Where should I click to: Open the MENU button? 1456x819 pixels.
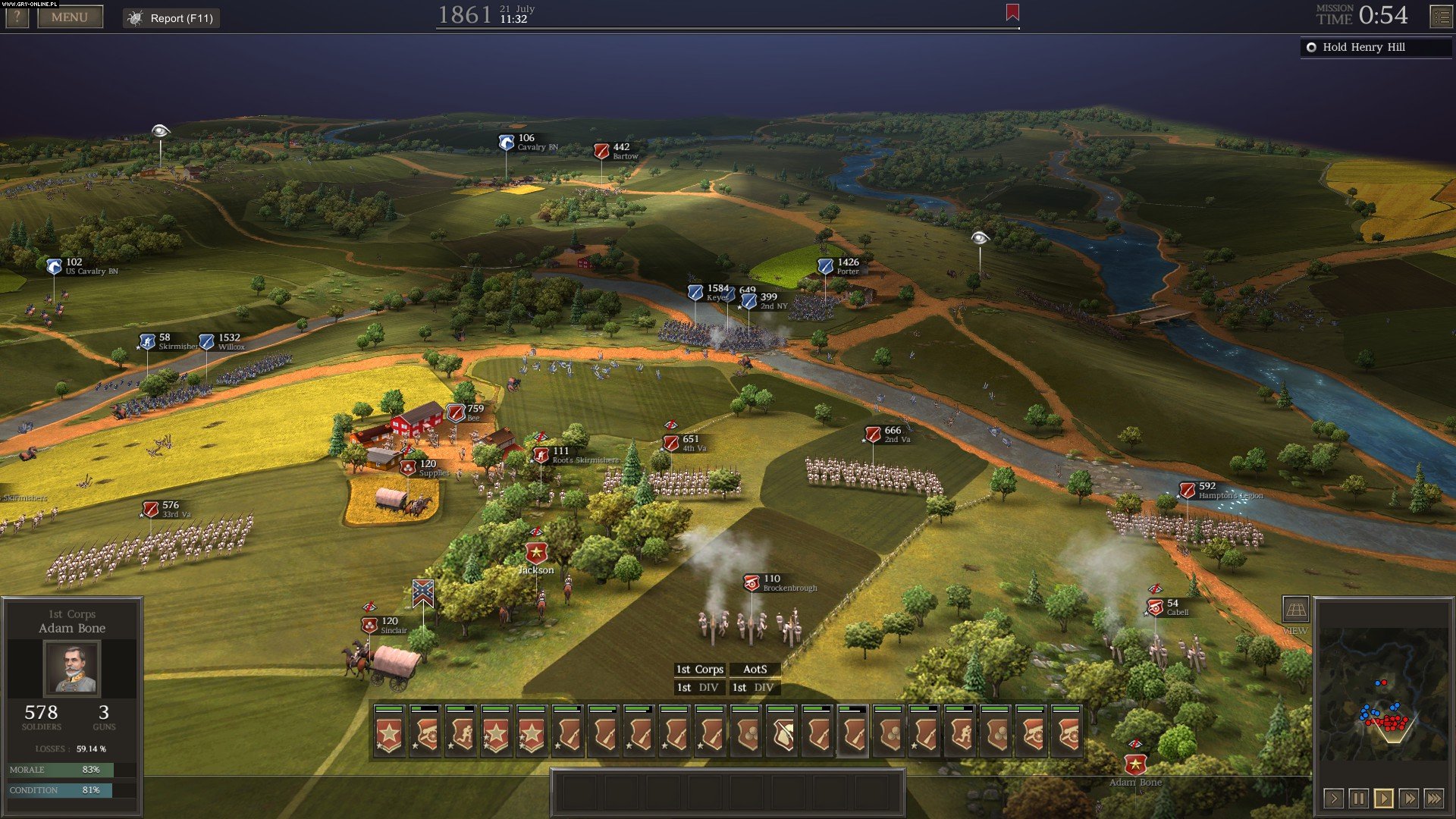pos(70,17)
